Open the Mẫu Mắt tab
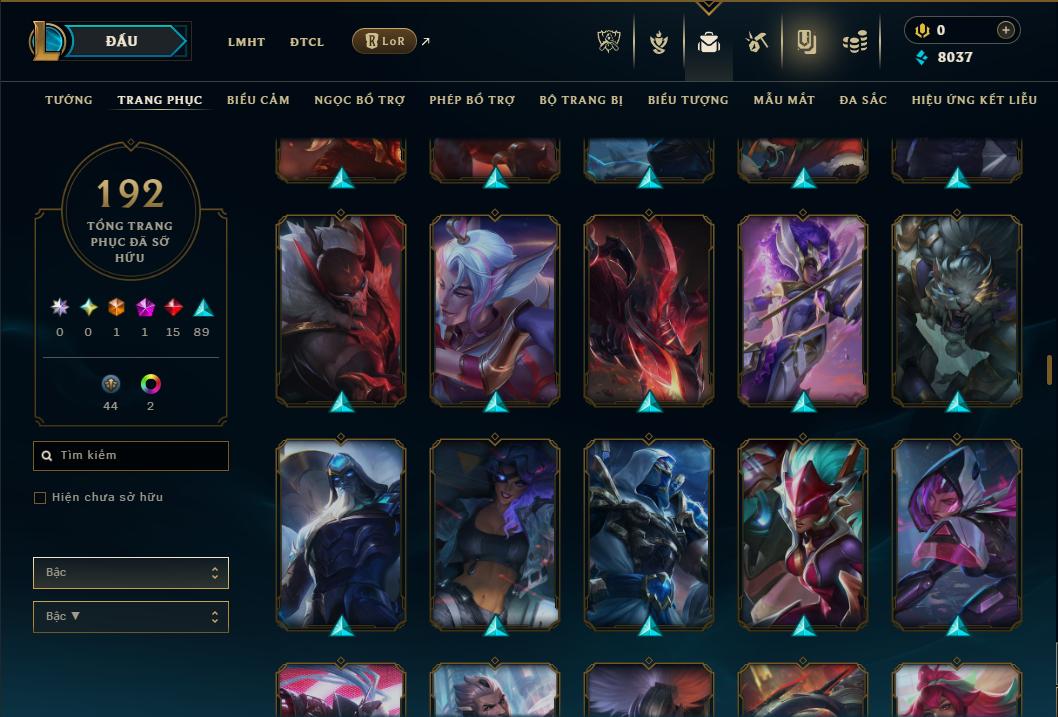Image resolution: width=1058 pixels, height=717 pixels. 784,100
